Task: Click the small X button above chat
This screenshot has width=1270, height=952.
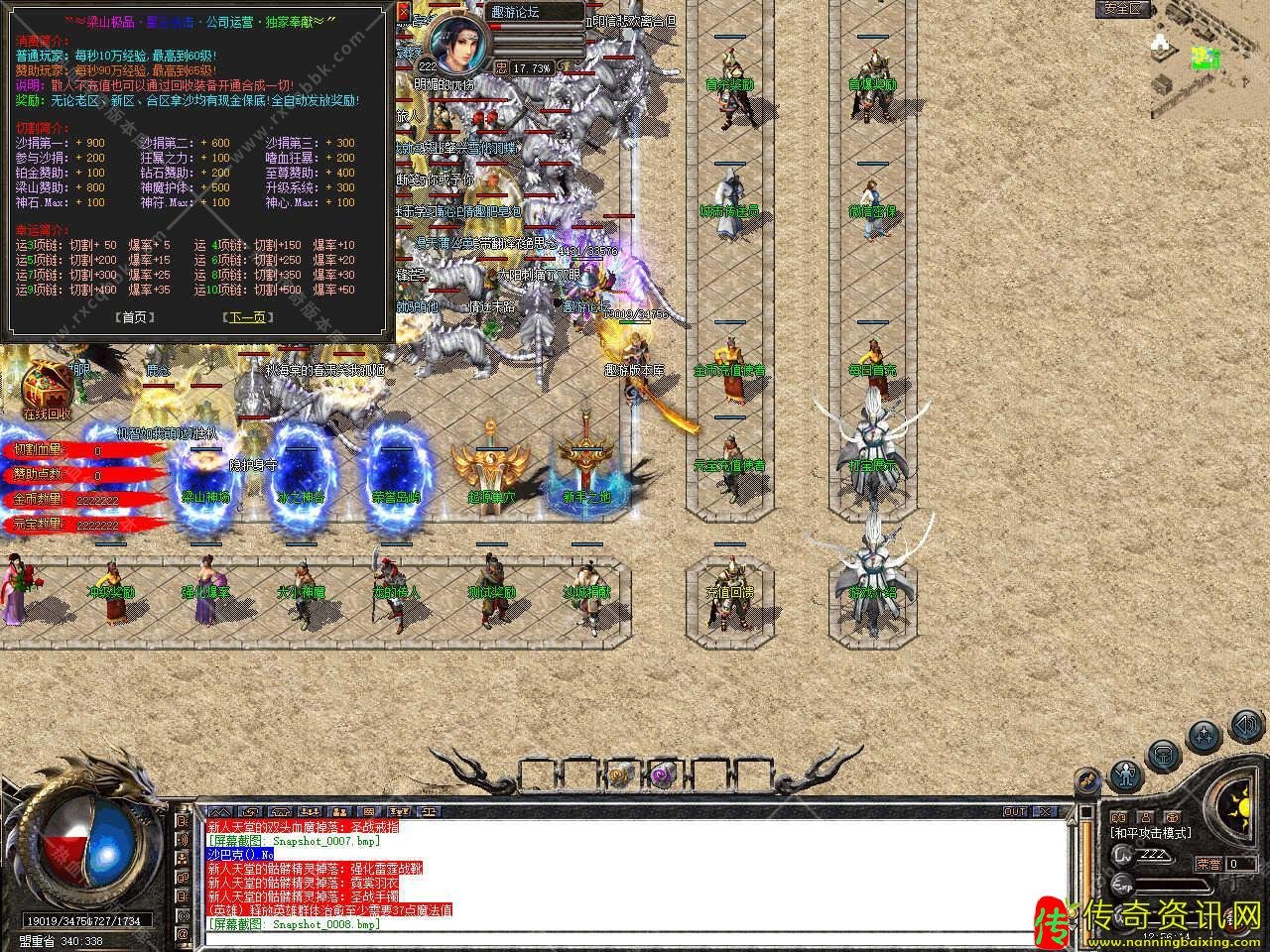Action: pos(1044,811)
